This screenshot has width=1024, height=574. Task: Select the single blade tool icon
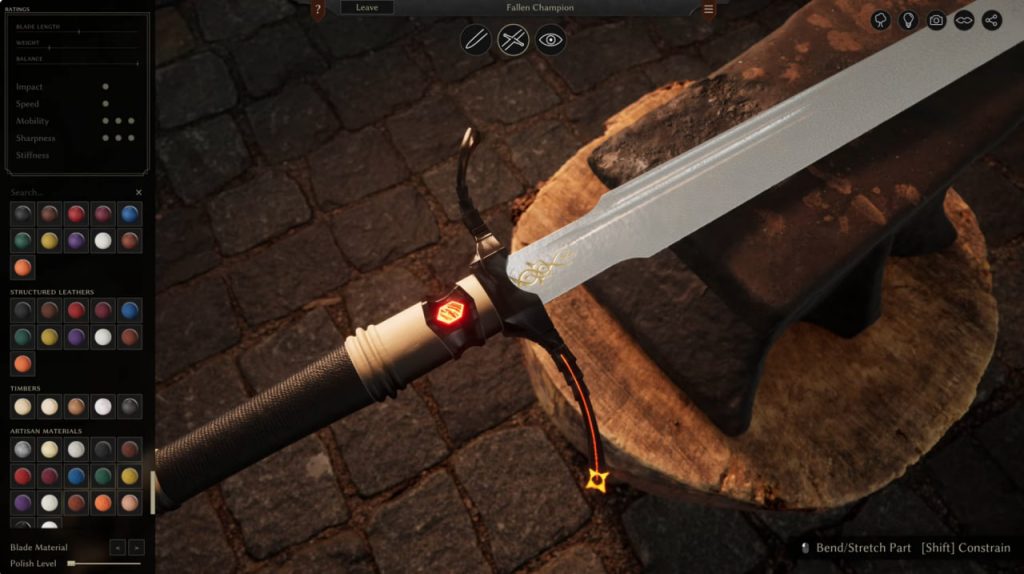coord(476,40)
